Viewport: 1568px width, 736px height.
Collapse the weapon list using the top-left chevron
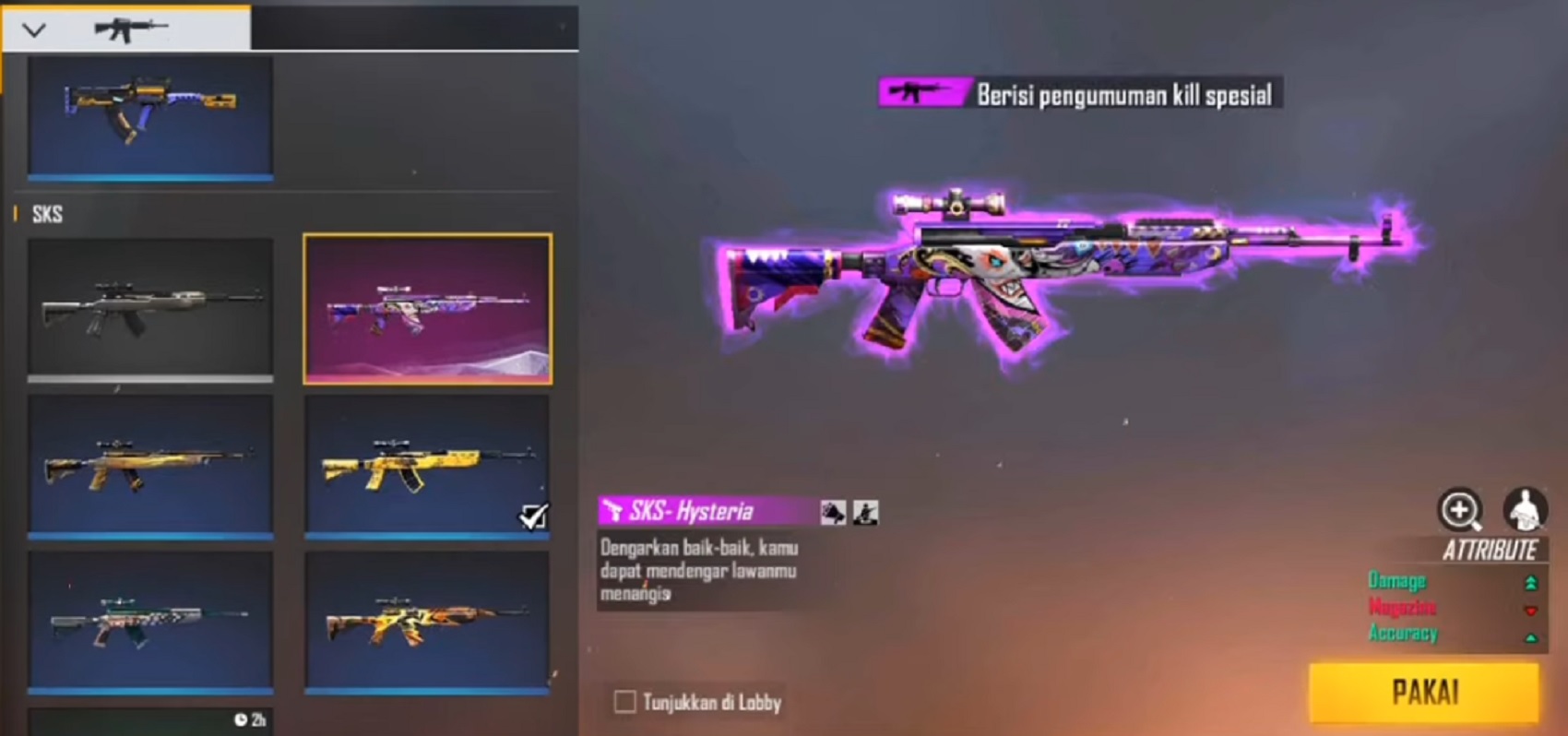tap(34, 28)
